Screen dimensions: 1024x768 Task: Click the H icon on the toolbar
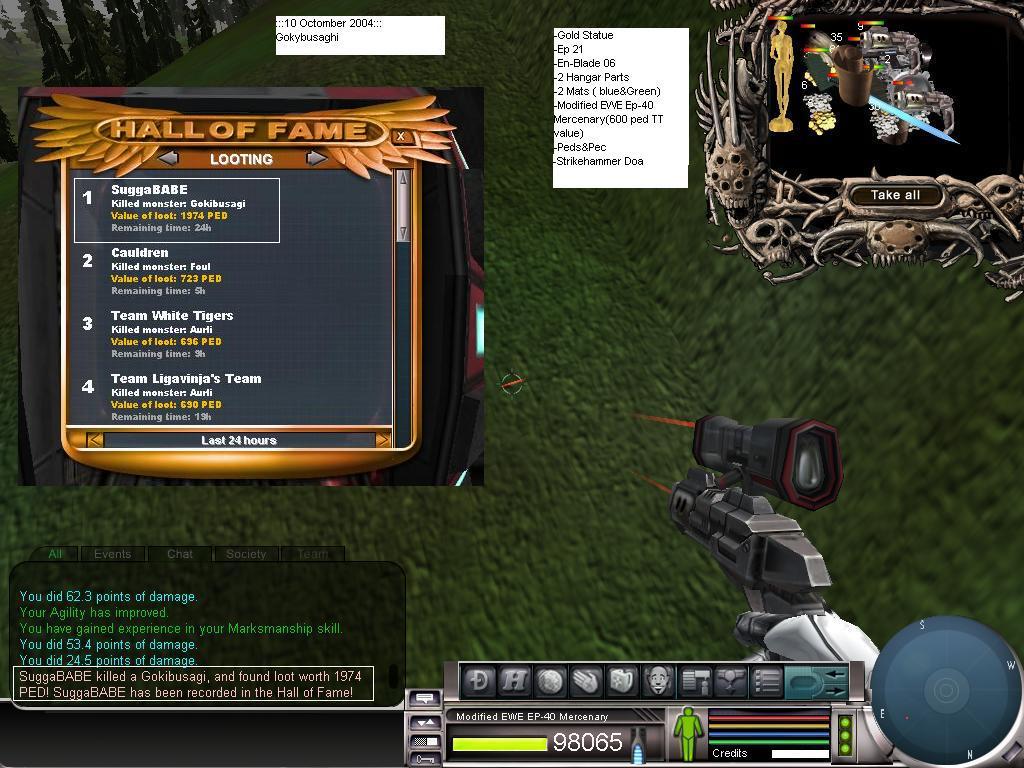click(x=515, y=681)
